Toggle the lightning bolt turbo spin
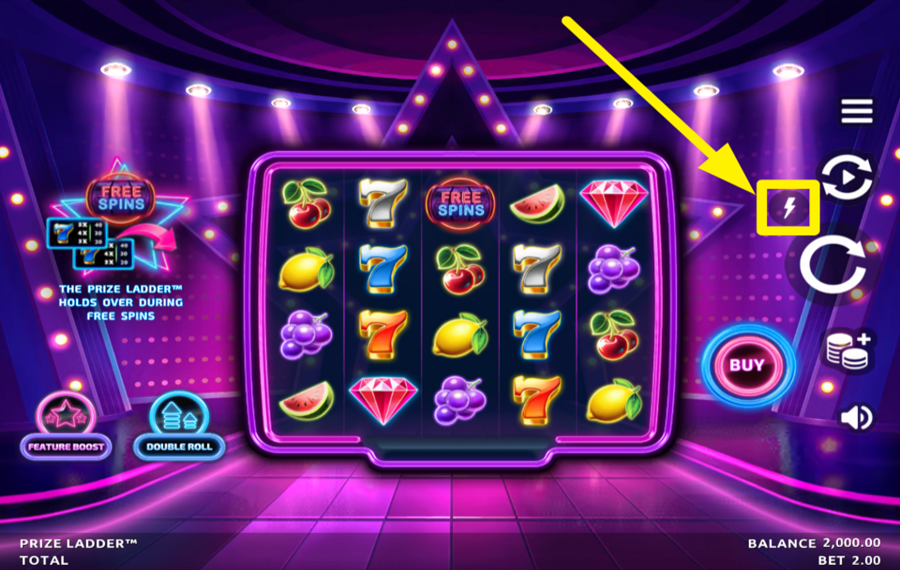 [x=789, y=208]
